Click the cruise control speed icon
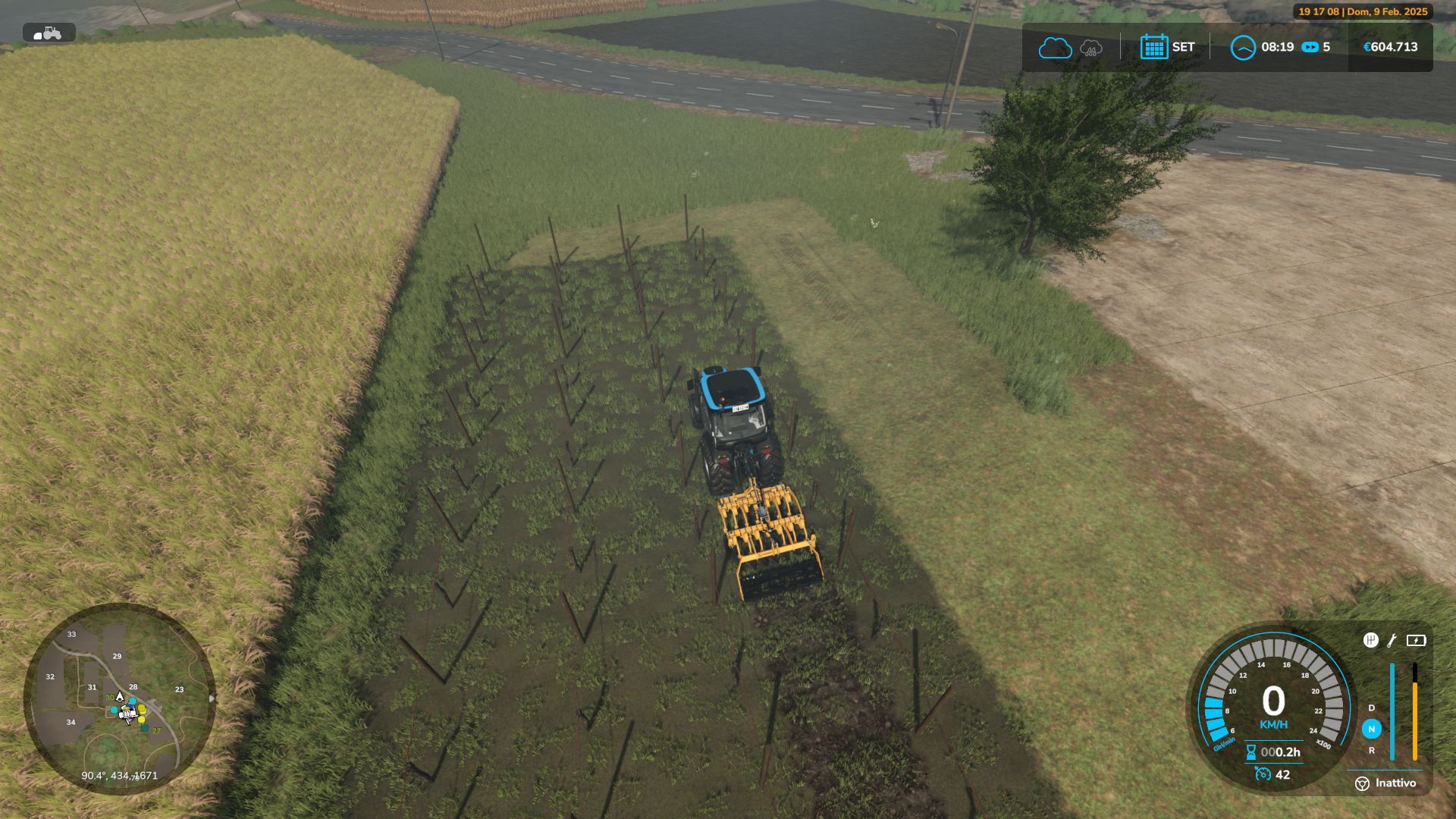 (x=1263, y=774)
